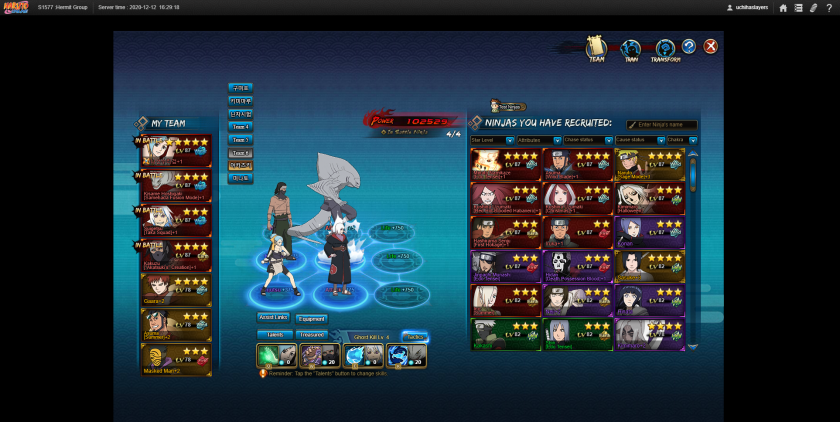Open the blue question mark help
The image size is (840, 422).
click(689, 47)
